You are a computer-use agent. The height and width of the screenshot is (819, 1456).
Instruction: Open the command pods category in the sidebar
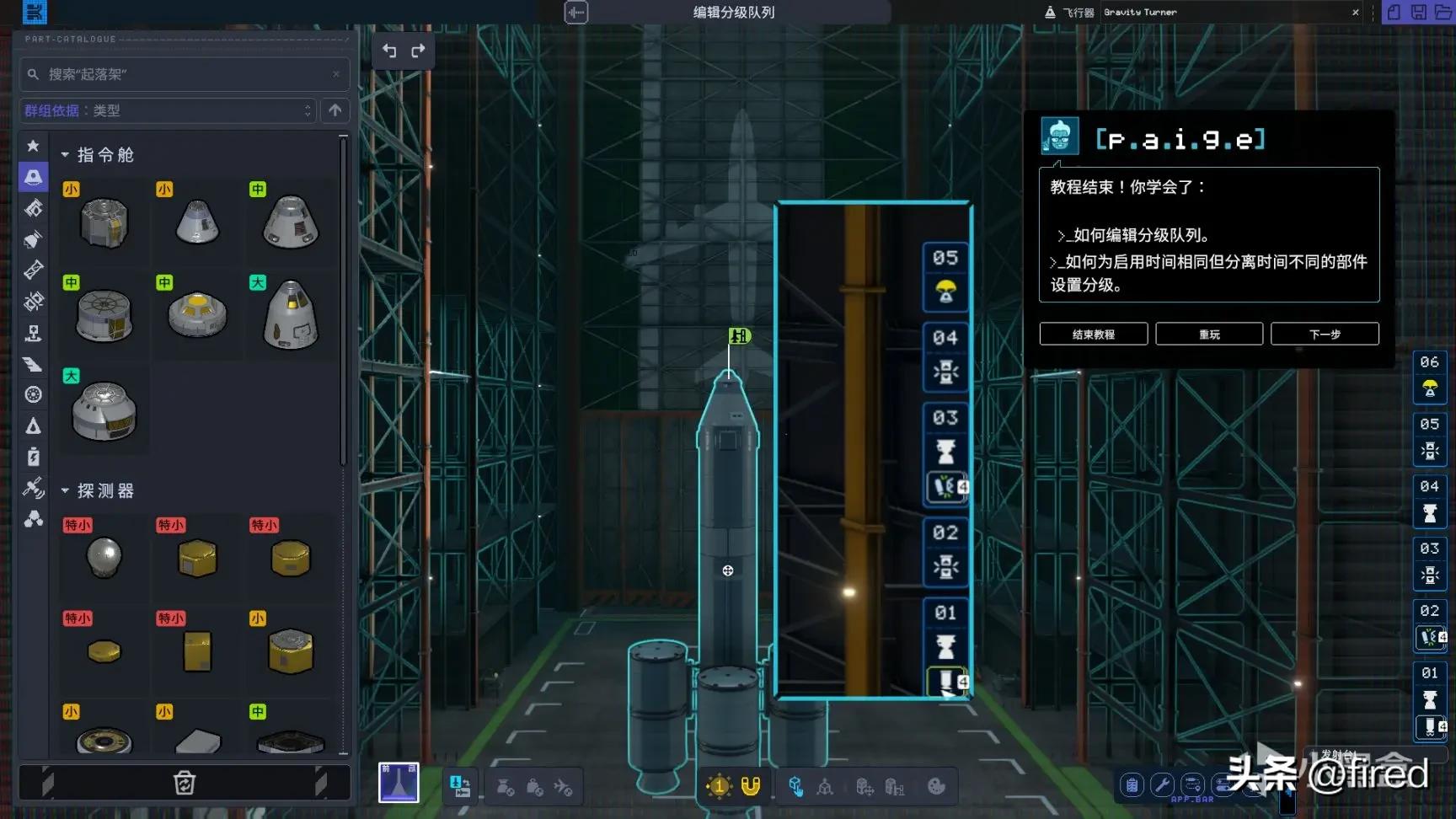33,177
